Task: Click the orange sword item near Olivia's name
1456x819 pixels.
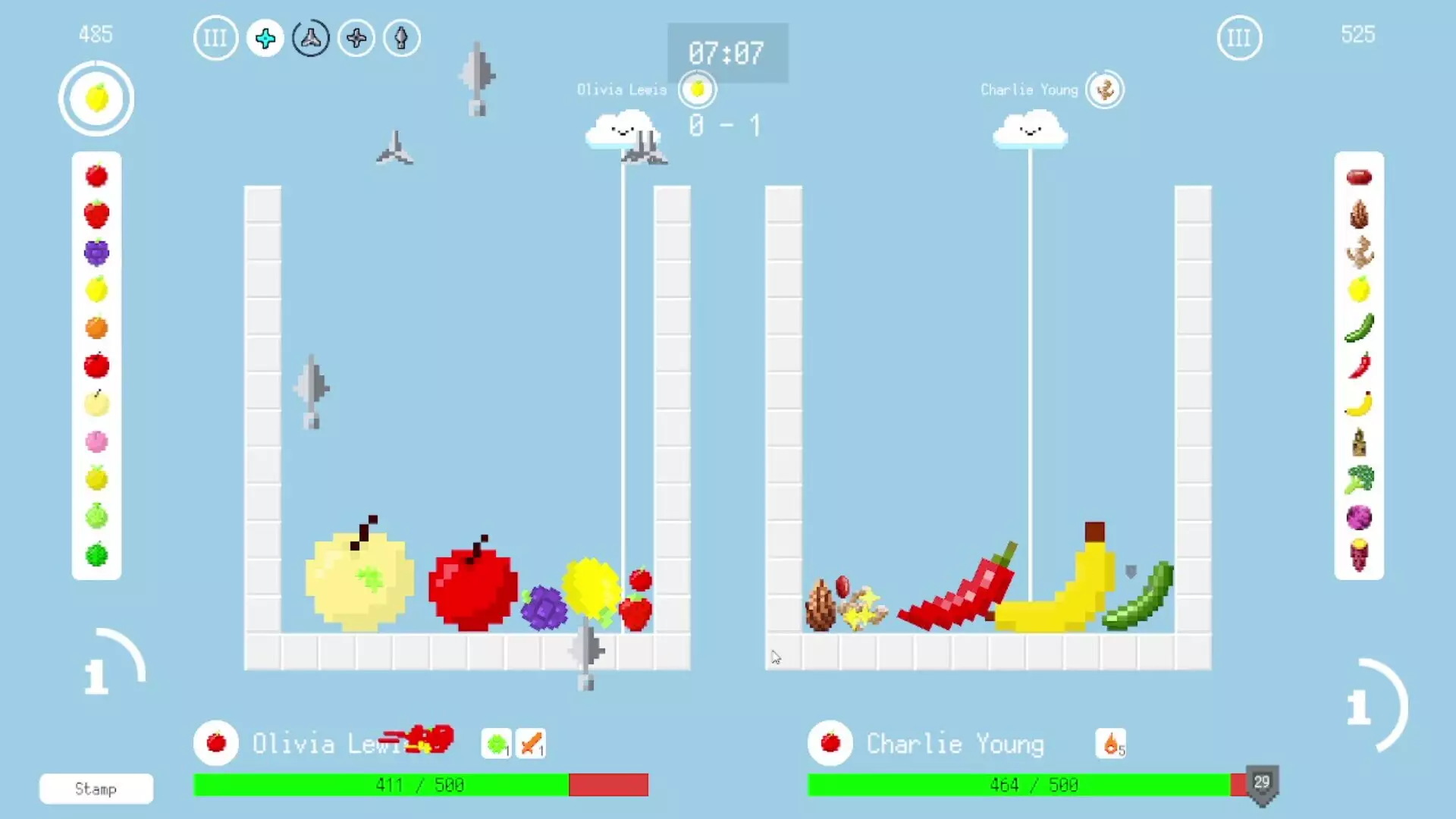Action: coord(531,743)
